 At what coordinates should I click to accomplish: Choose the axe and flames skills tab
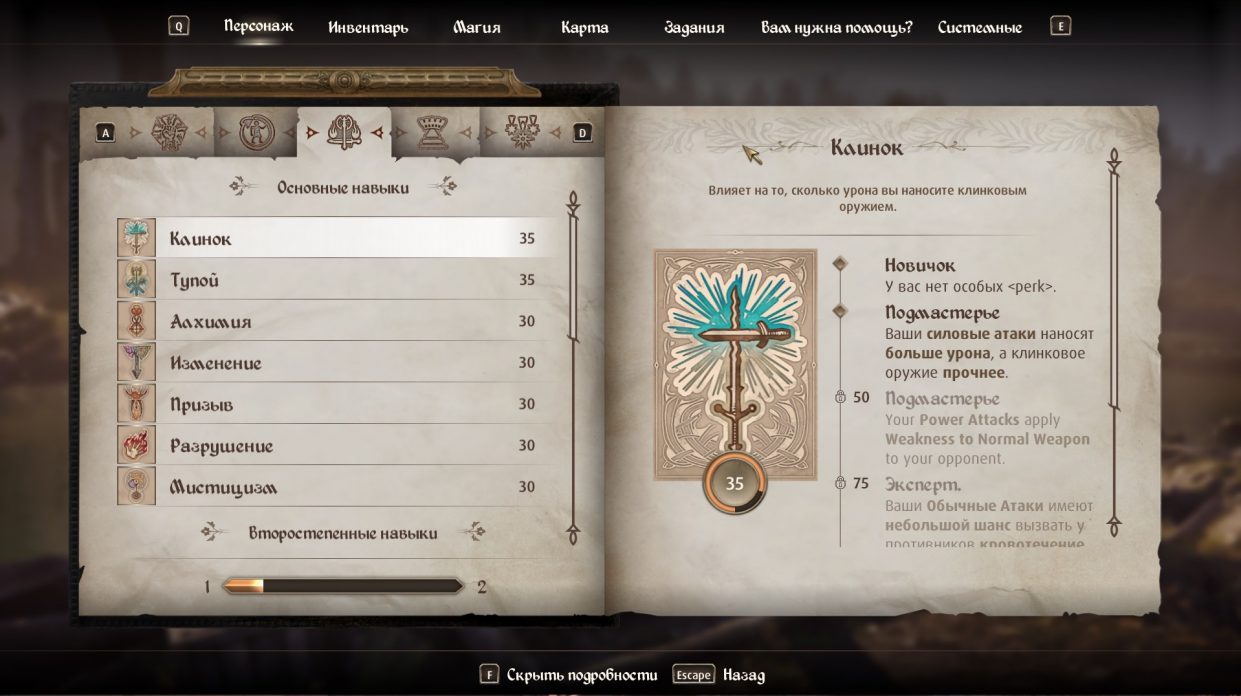tap(344, 132)
